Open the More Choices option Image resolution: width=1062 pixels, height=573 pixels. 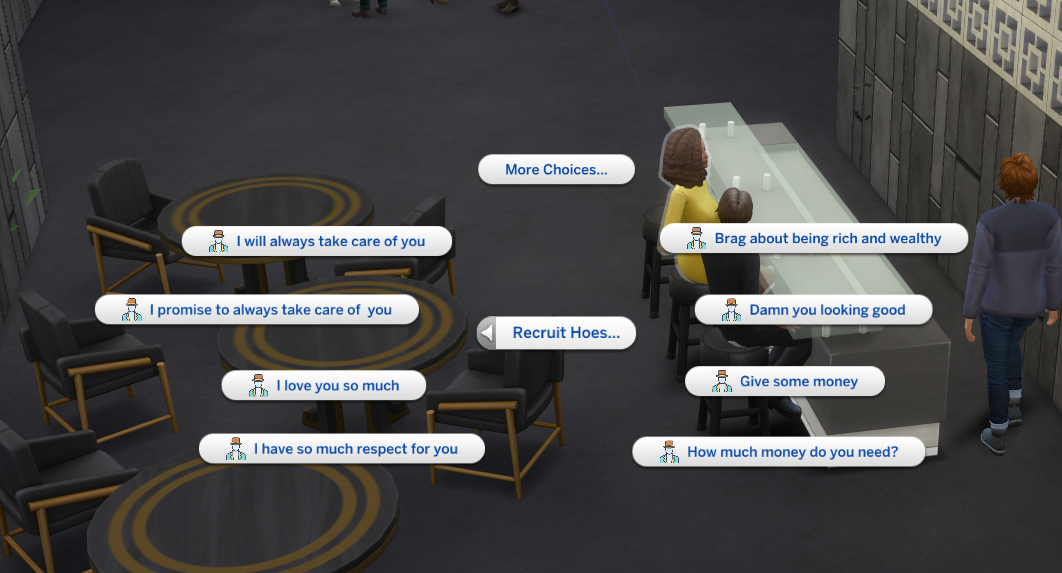coord(556,170)
